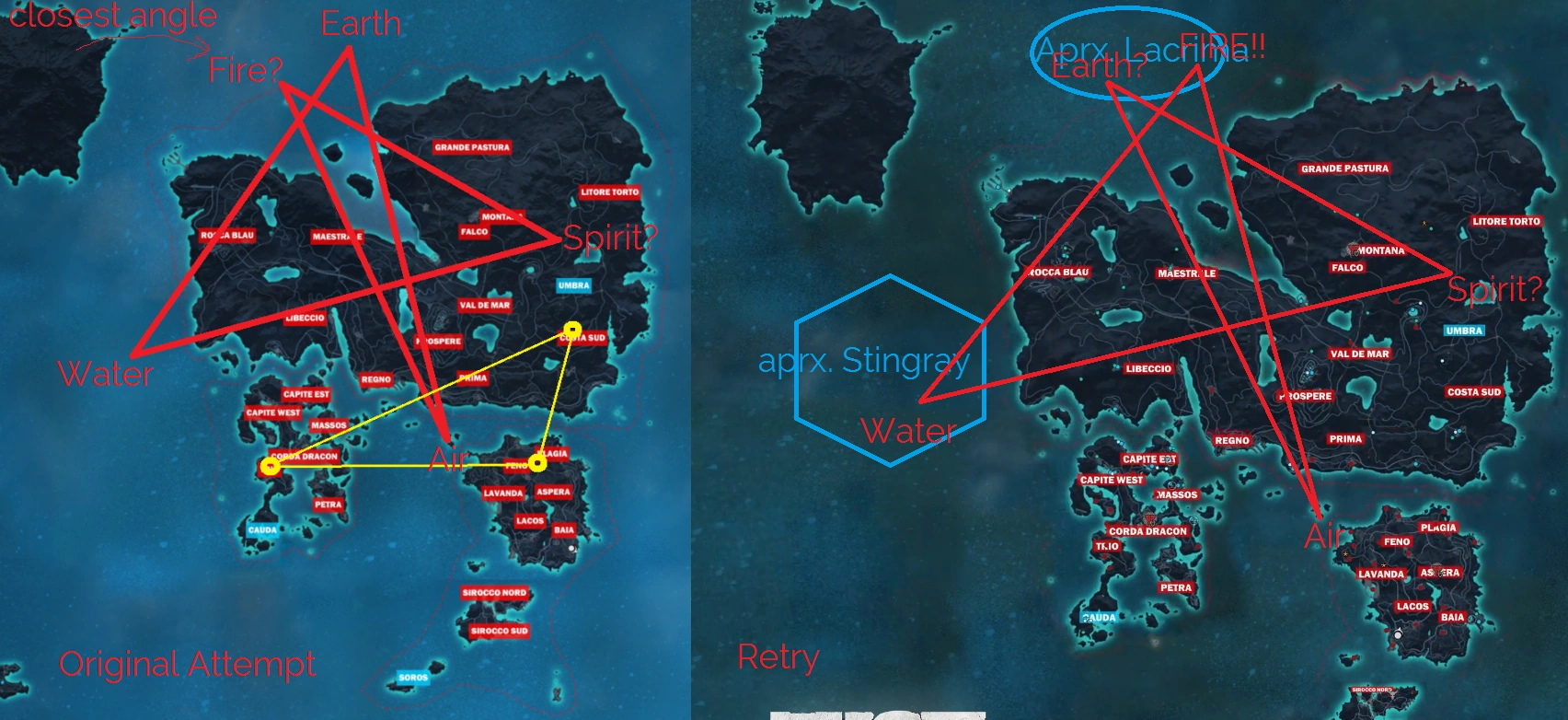The width and height of the screenshot is (1568, 720).
Task: Toggle the yellow node near CORDA DRACON
Action: click(270, 467)
